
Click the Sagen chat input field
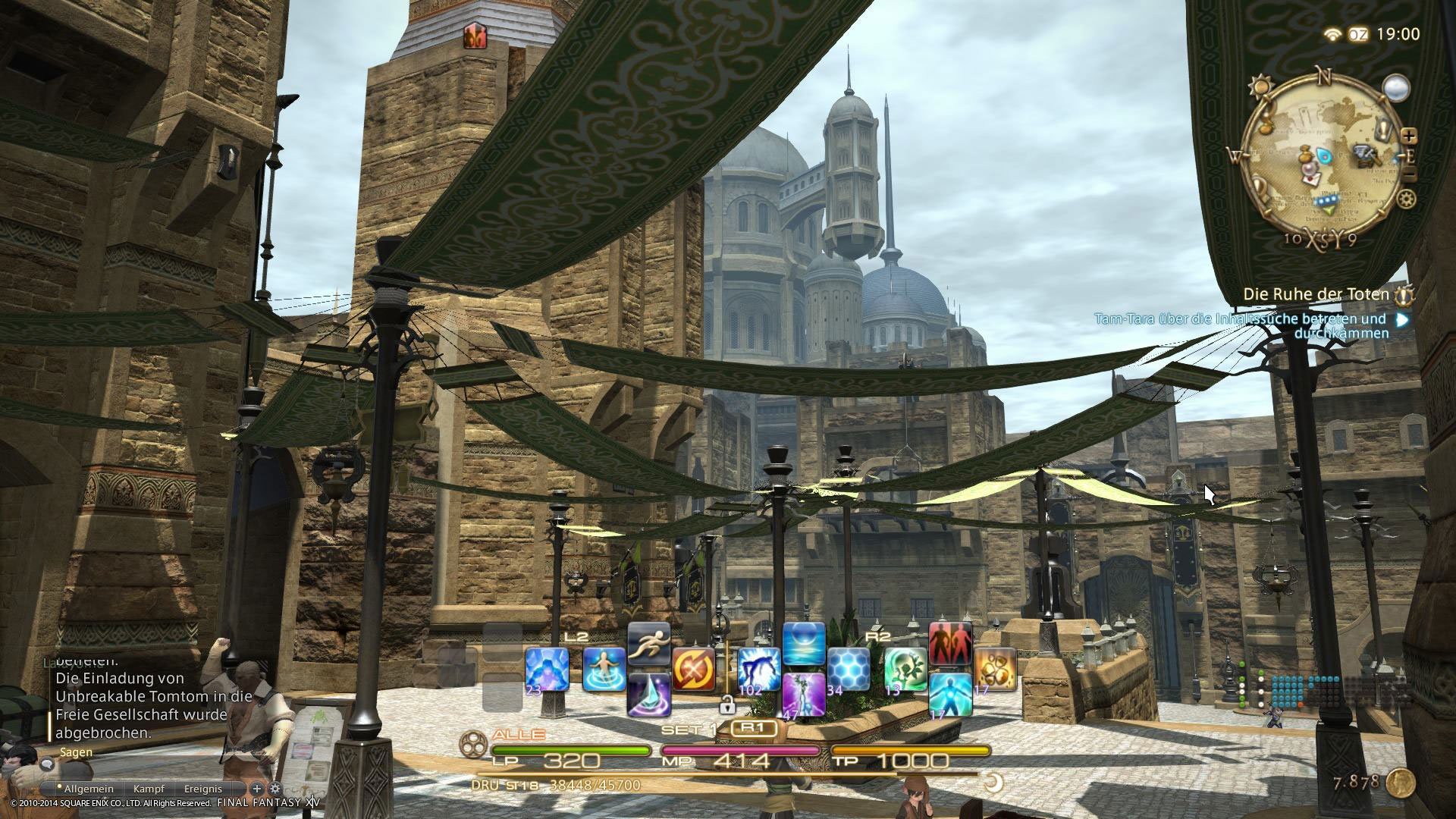(152, 753)
